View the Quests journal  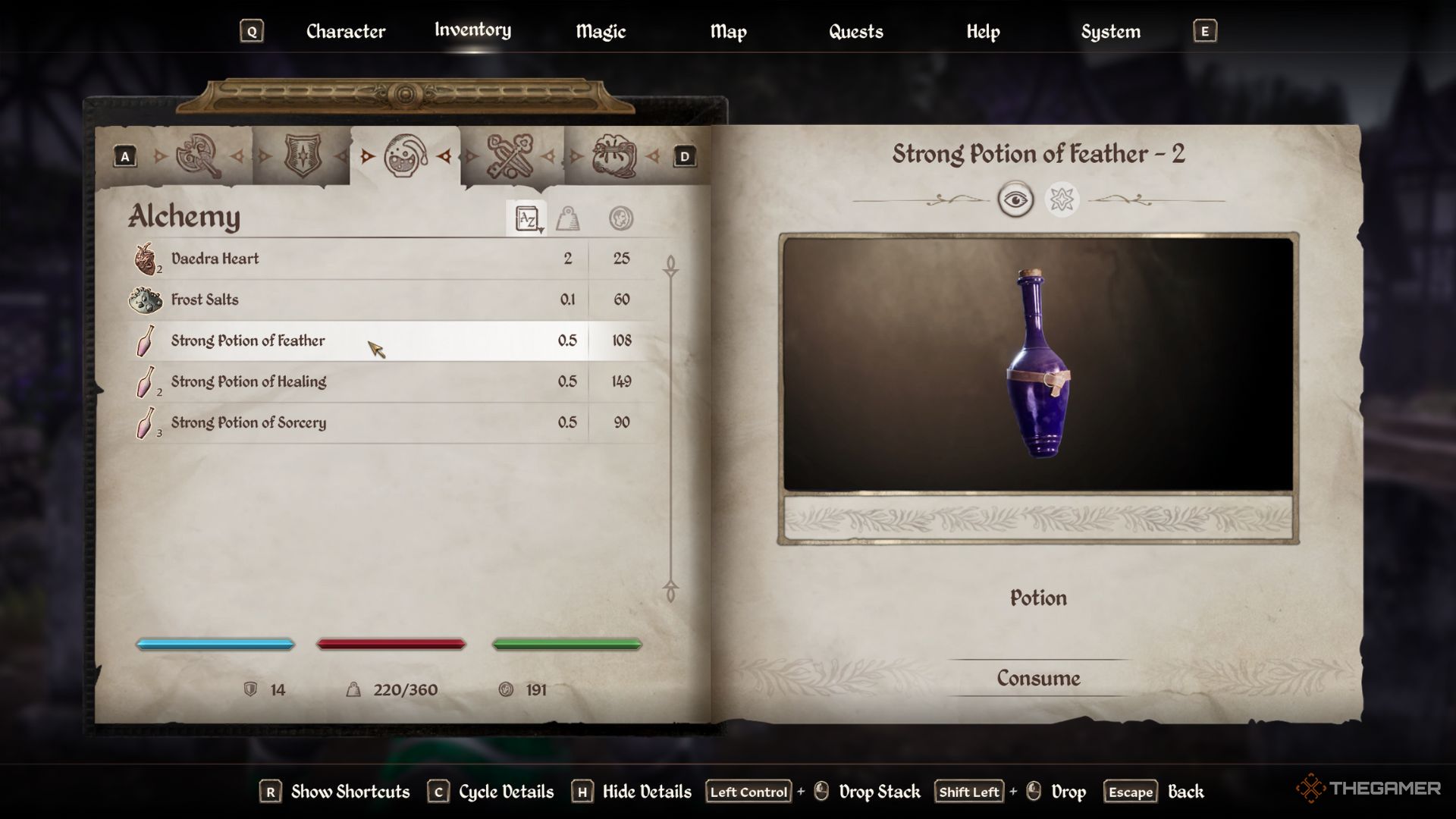pyautogui.click(x=855, y=32)
